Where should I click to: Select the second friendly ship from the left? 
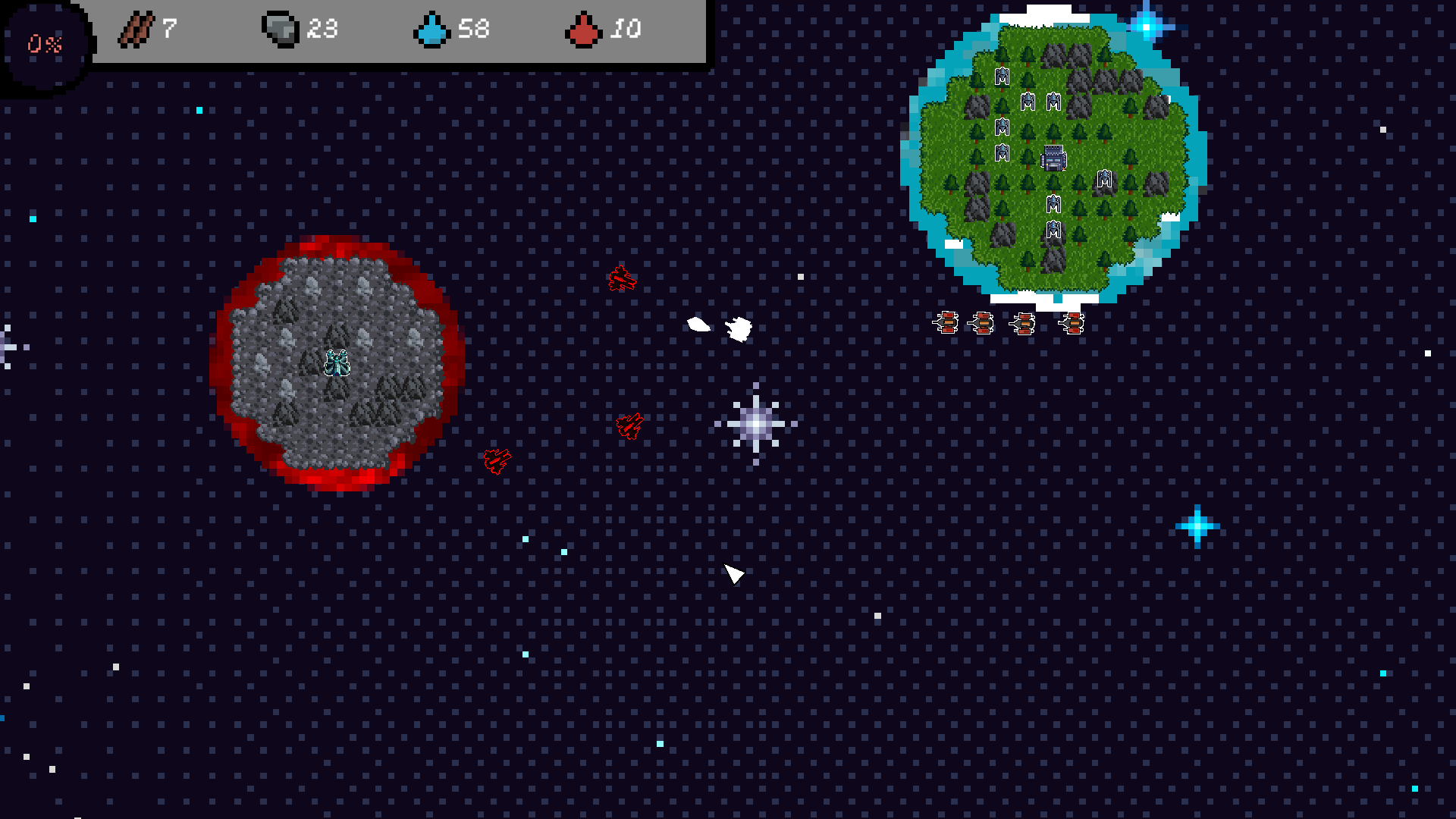pos(984,322)
